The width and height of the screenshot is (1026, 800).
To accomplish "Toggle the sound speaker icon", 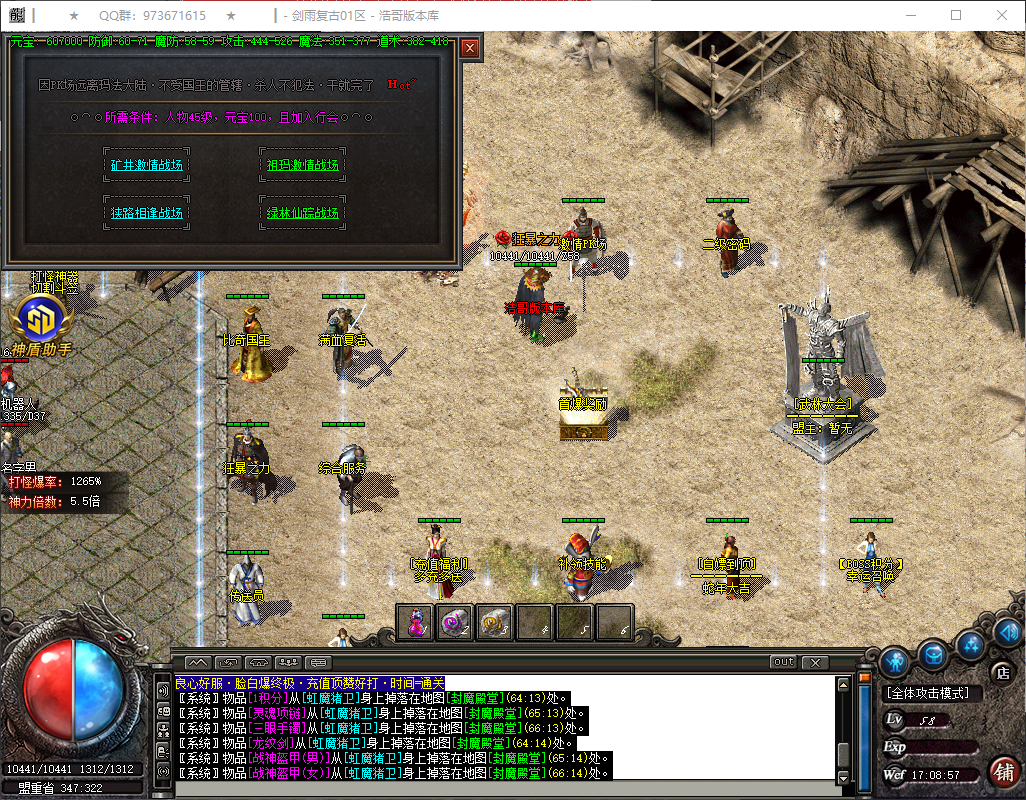I will pos(1008,632).
